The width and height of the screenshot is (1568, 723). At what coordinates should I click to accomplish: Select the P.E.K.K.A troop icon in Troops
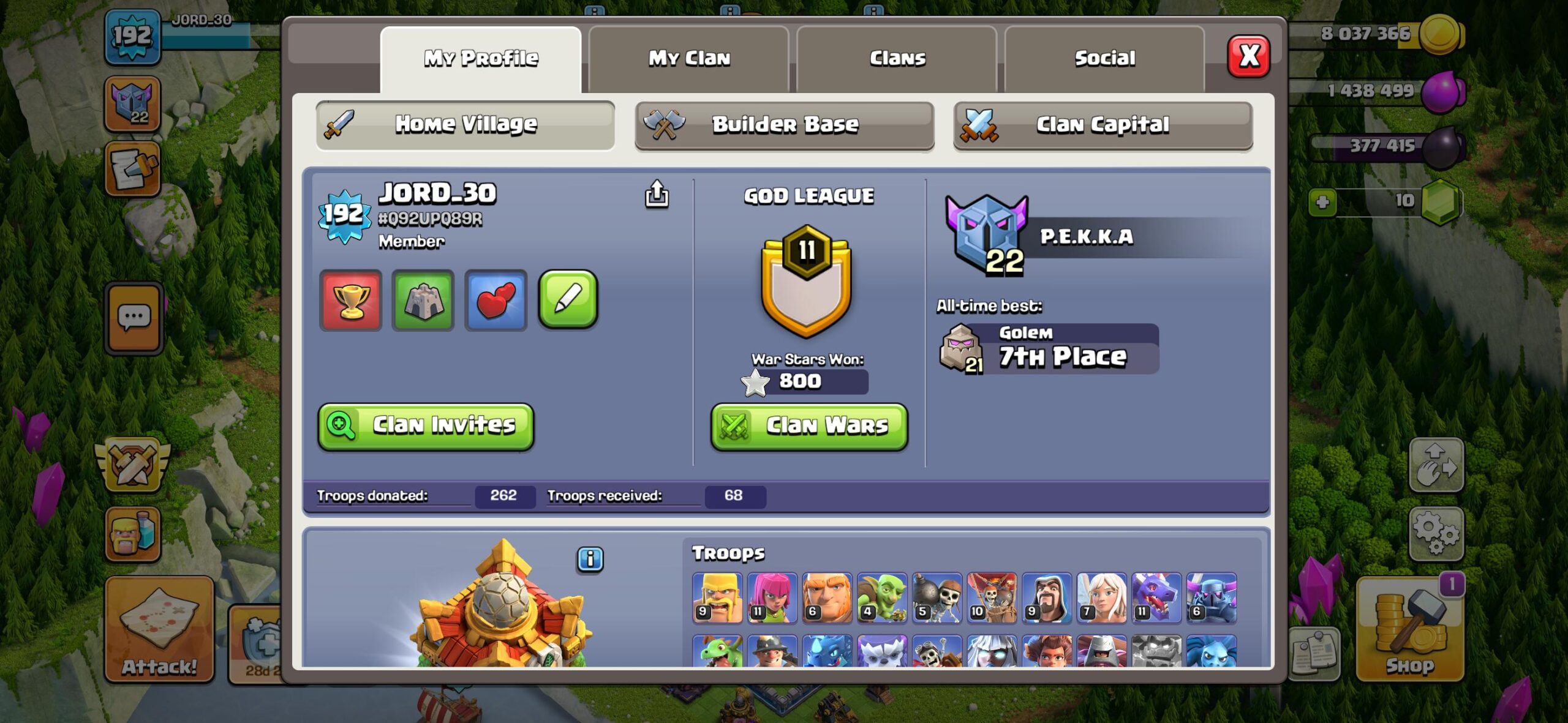click(x=1211, y=598)
